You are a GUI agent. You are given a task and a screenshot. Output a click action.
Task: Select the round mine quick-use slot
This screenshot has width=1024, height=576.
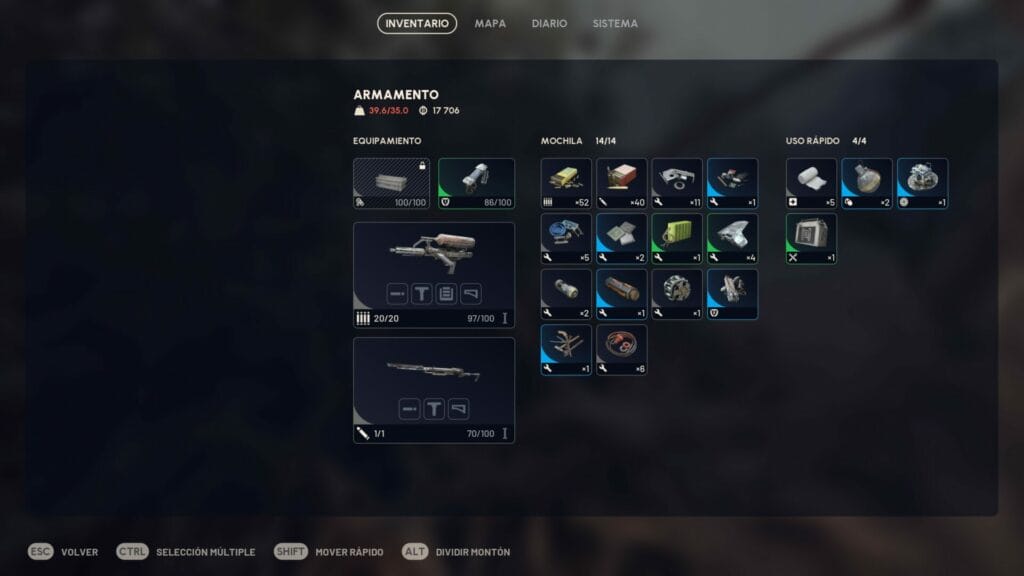click(922, 183)
